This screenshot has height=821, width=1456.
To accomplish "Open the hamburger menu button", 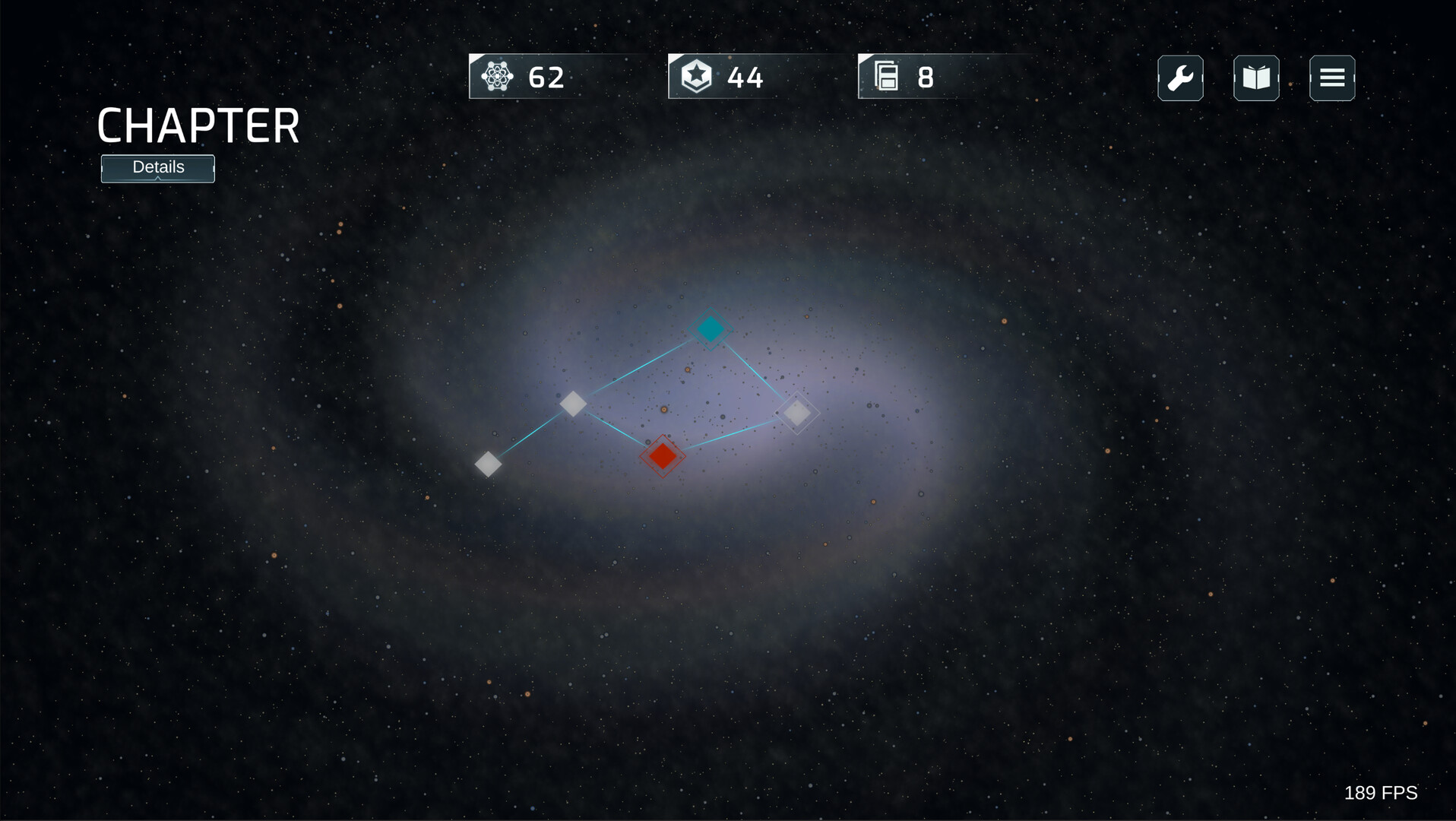I will 1332,78.
